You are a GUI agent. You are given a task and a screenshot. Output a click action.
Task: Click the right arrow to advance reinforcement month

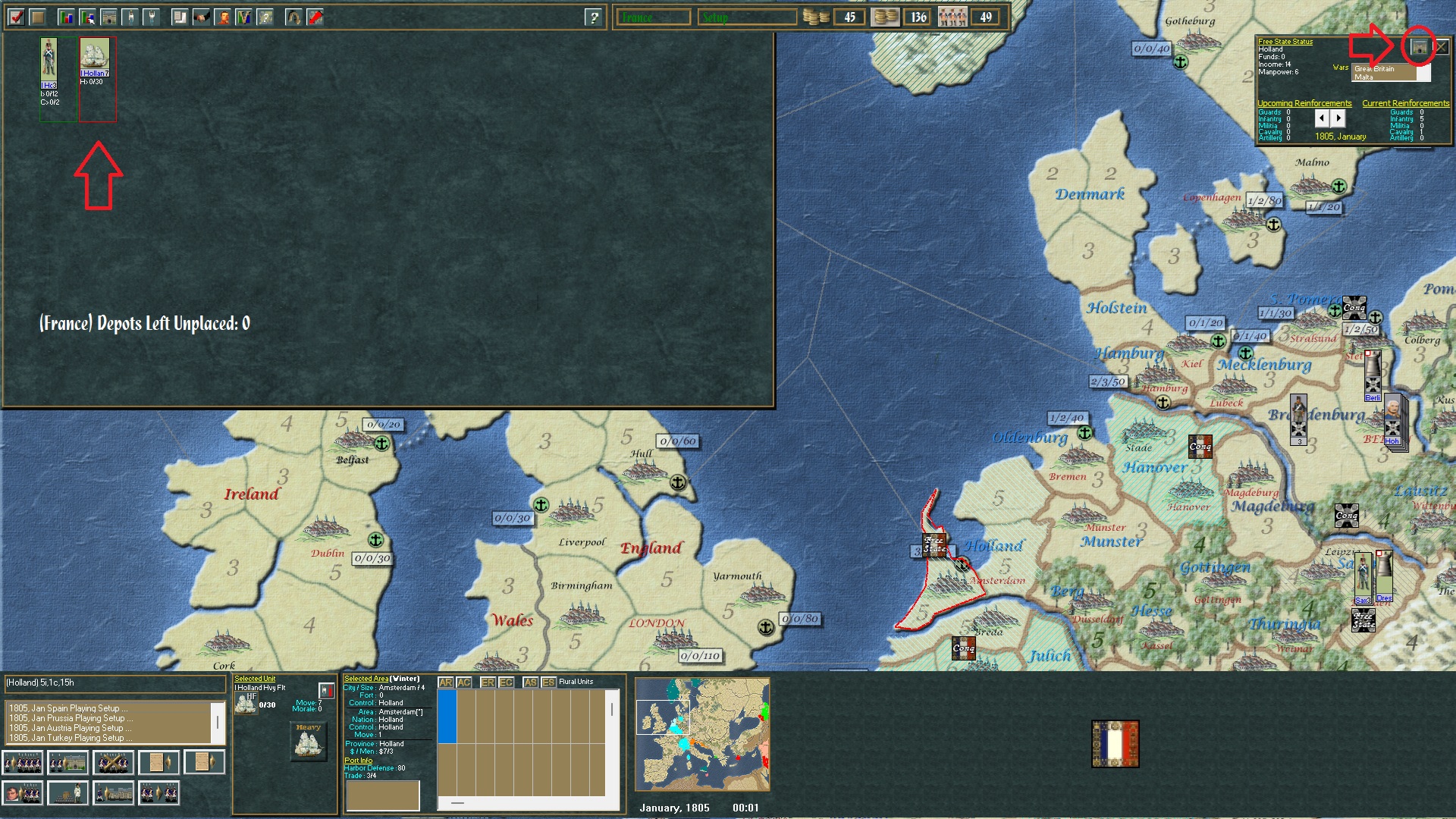click(1338, 118)
